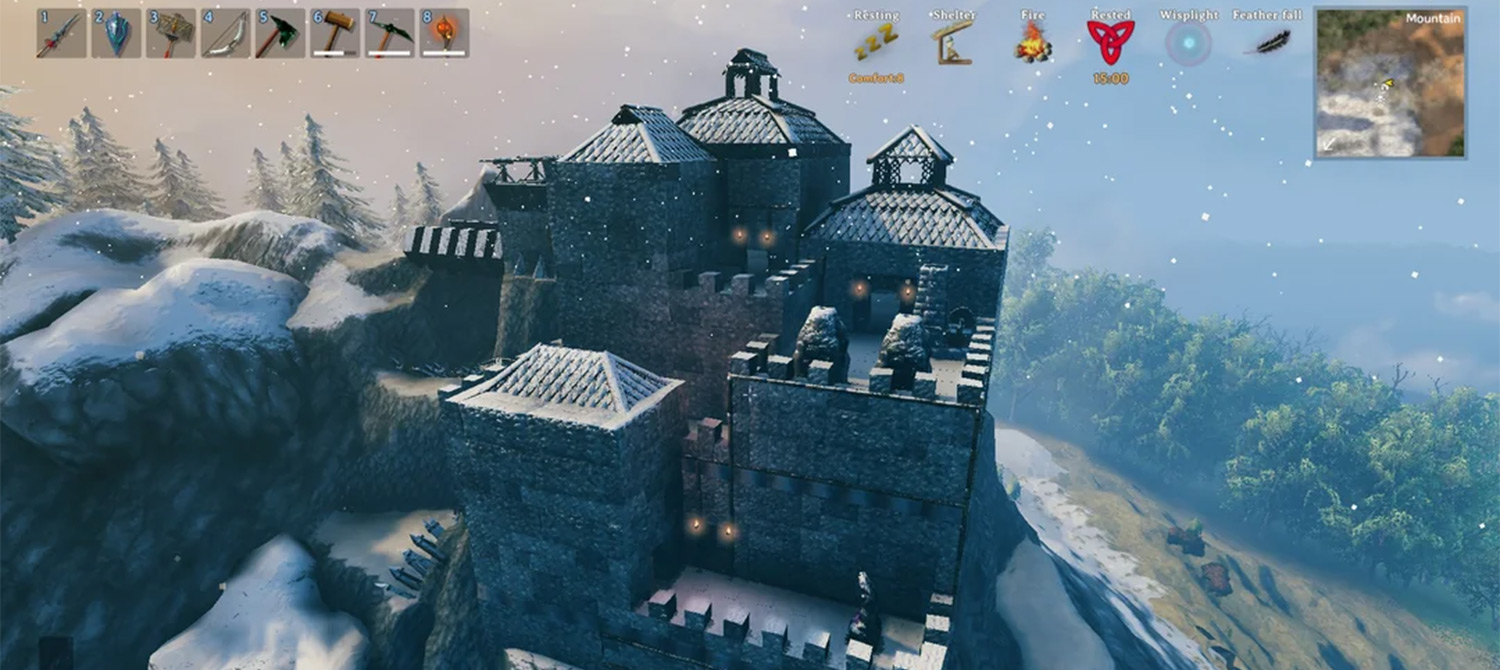This screenshot has width=1500, height=670.
Task: Select the bow in hotbar slot 4
Action: (226, 34)
